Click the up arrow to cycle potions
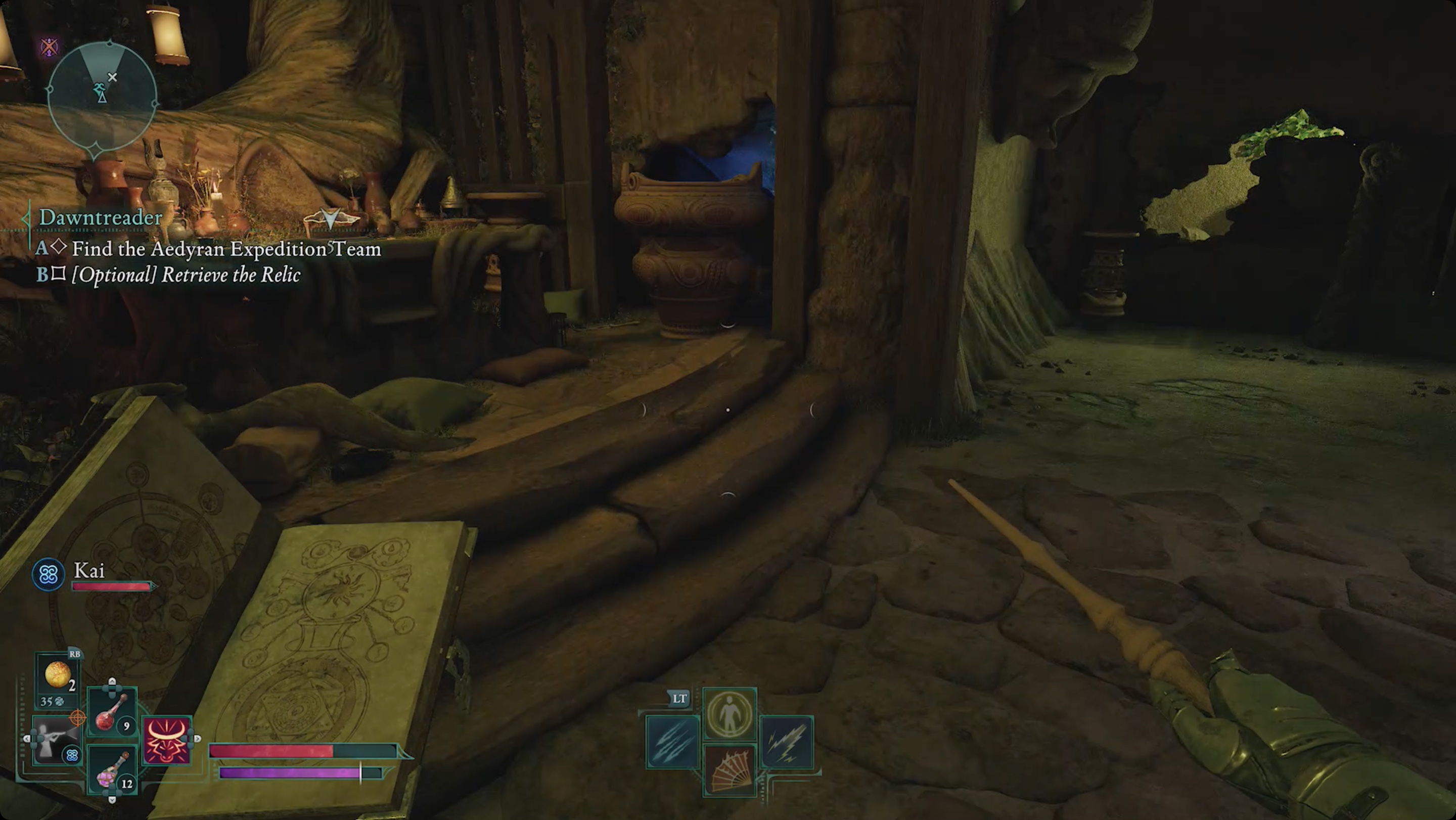Viewport: 1456px width, 820px height. click(112, 682)
